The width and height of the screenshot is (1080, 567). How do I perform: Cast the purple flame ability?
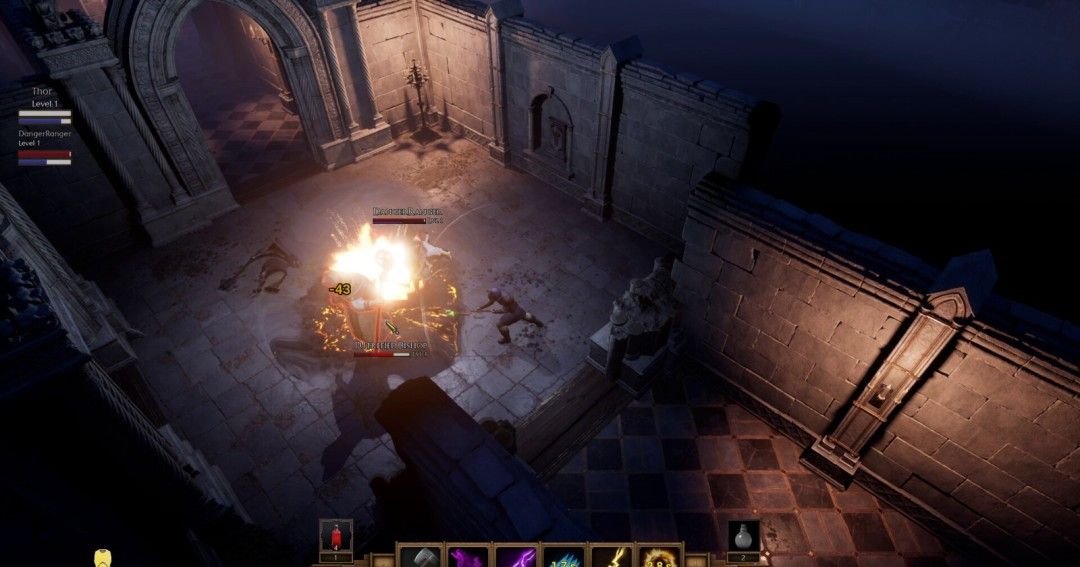467,557
